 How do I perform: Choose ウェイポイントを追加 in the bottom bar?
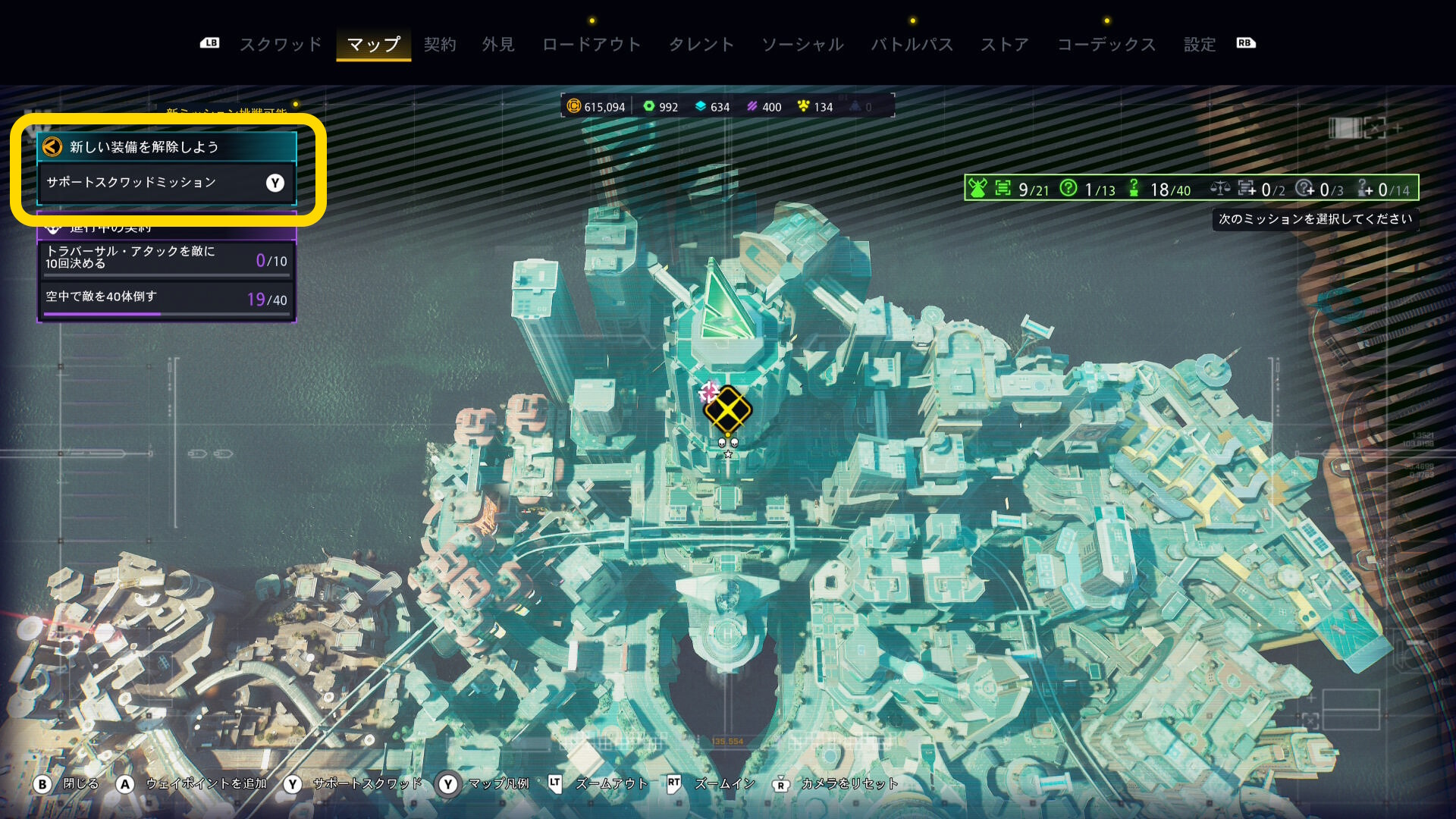[193, 784]
